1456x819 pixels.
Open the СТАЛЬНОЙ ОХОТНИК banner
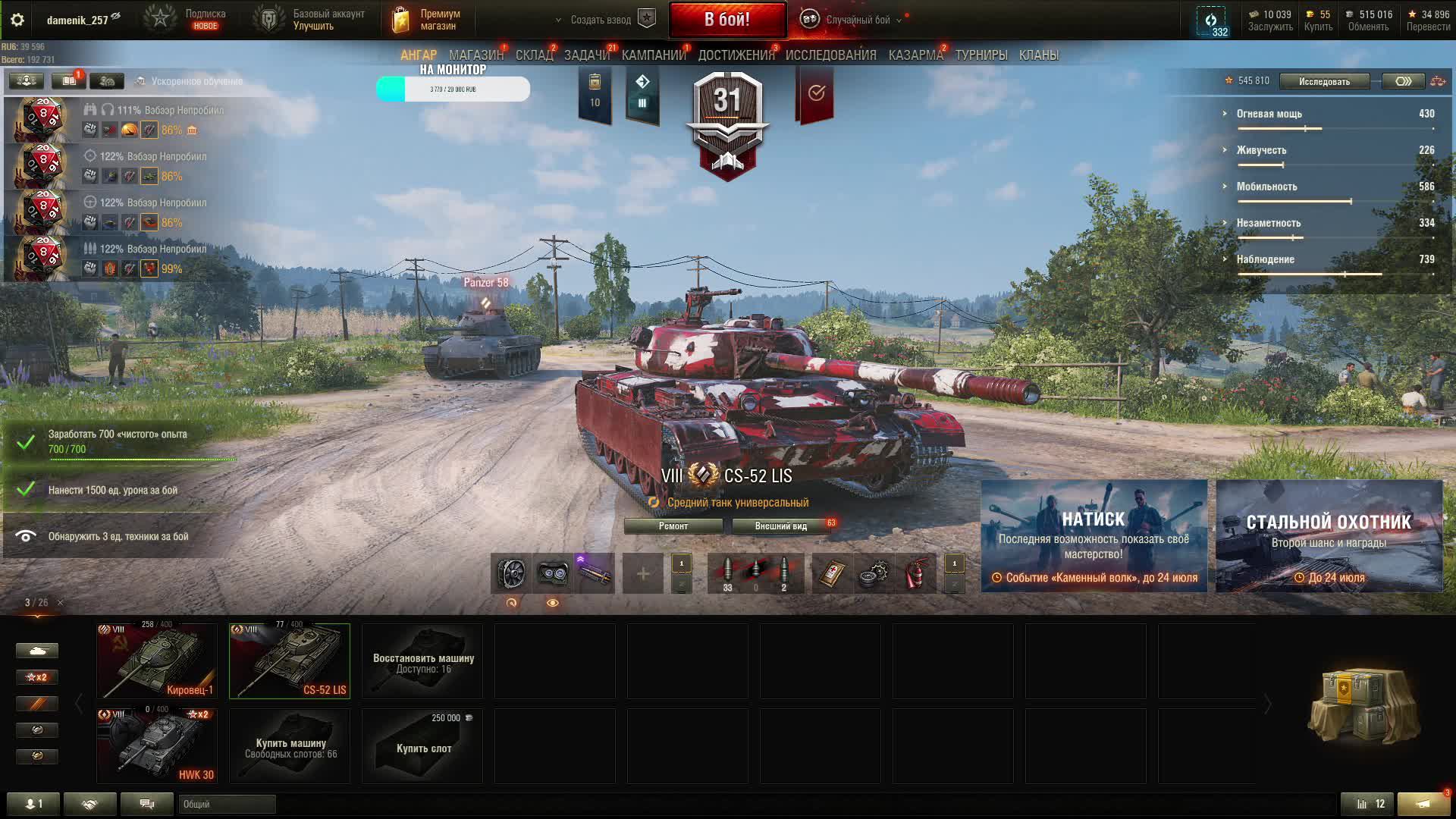[x=1329, y=535]
